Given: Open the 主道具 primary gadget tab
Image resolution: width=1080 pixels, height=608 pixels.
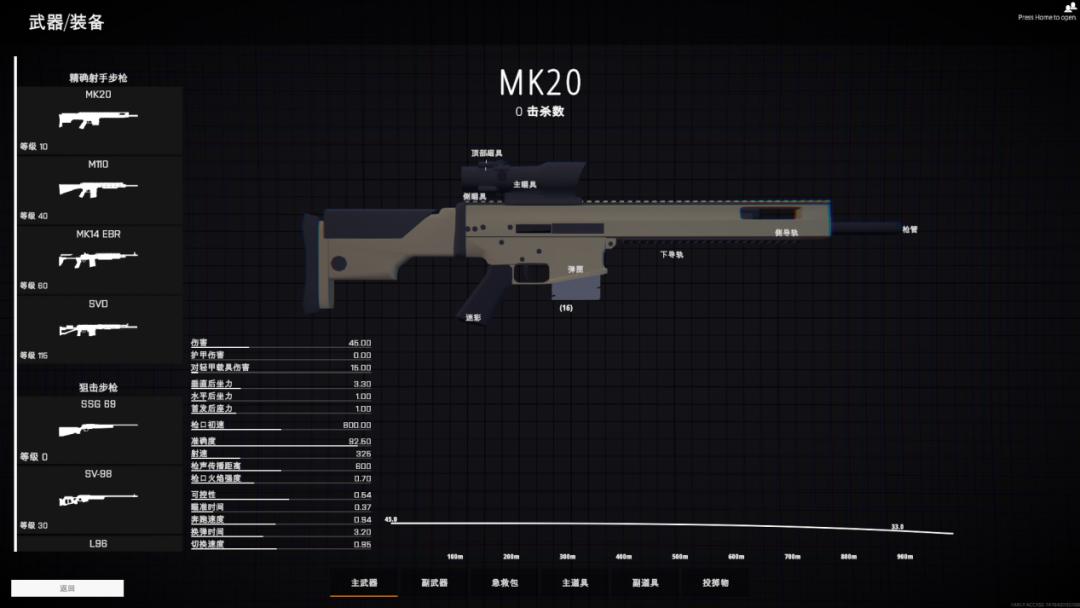Looking at the screenshot, I should pos(574,582).
